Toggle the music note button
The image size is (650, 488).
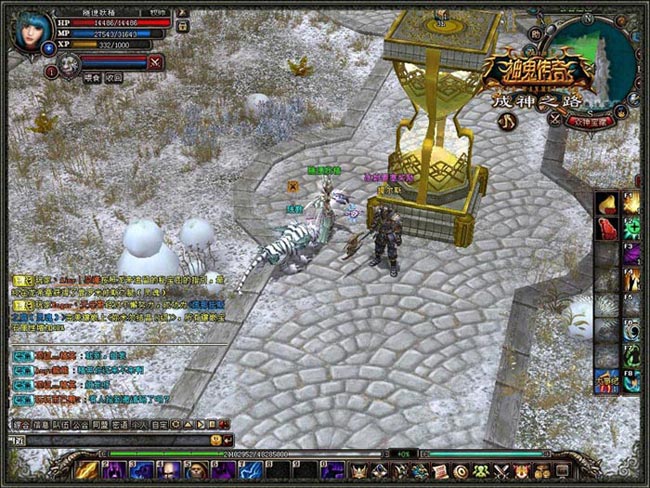click(506, 120)
